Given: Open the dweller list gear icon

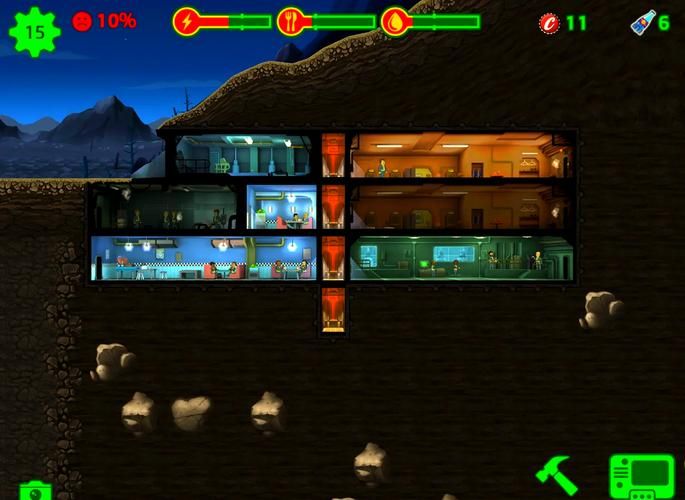Looking at the screenshot, I should (x=34, y=31).
